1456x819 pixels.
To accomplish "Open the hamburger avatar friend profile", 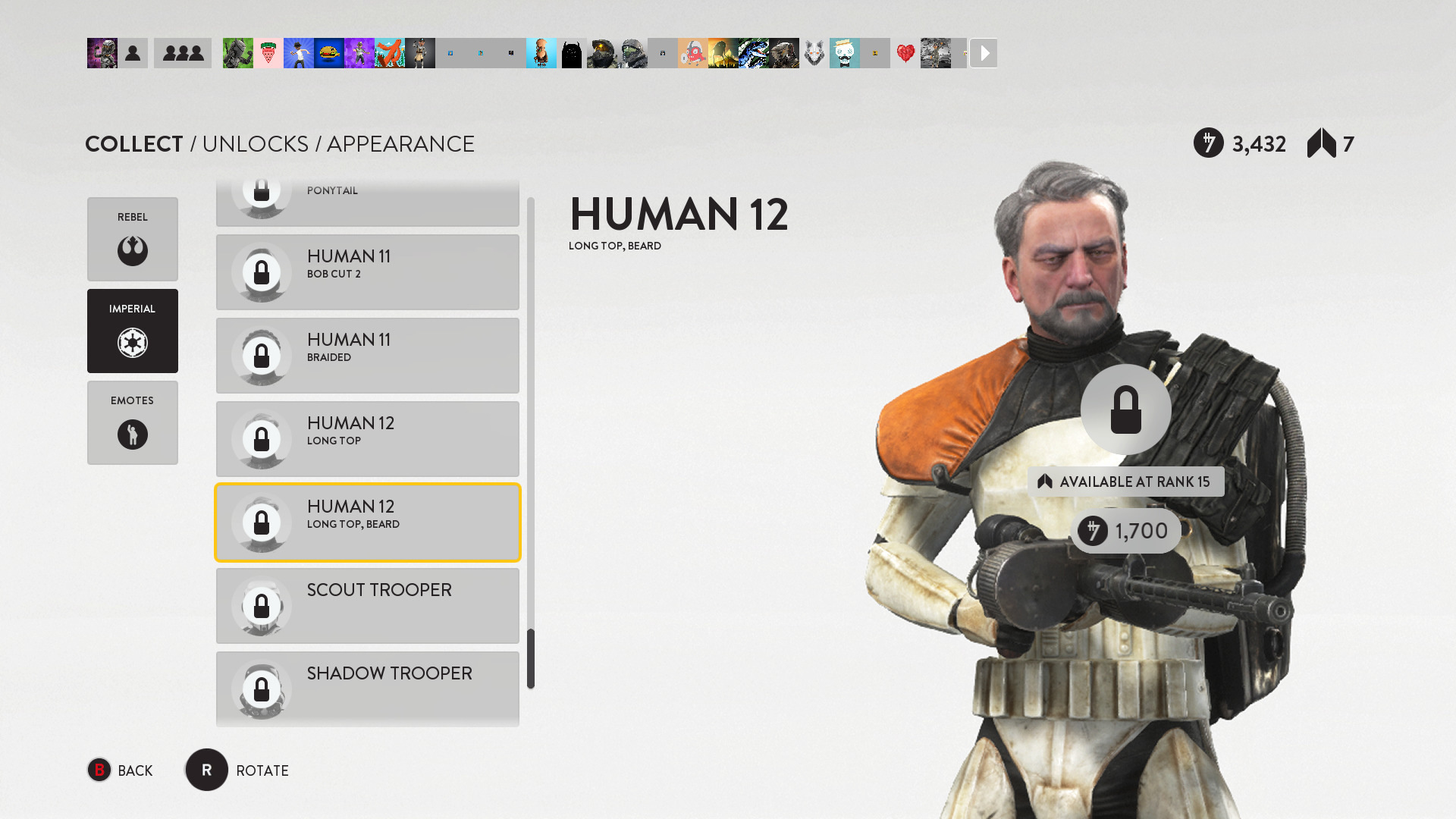I will click(x=328, y=53).
